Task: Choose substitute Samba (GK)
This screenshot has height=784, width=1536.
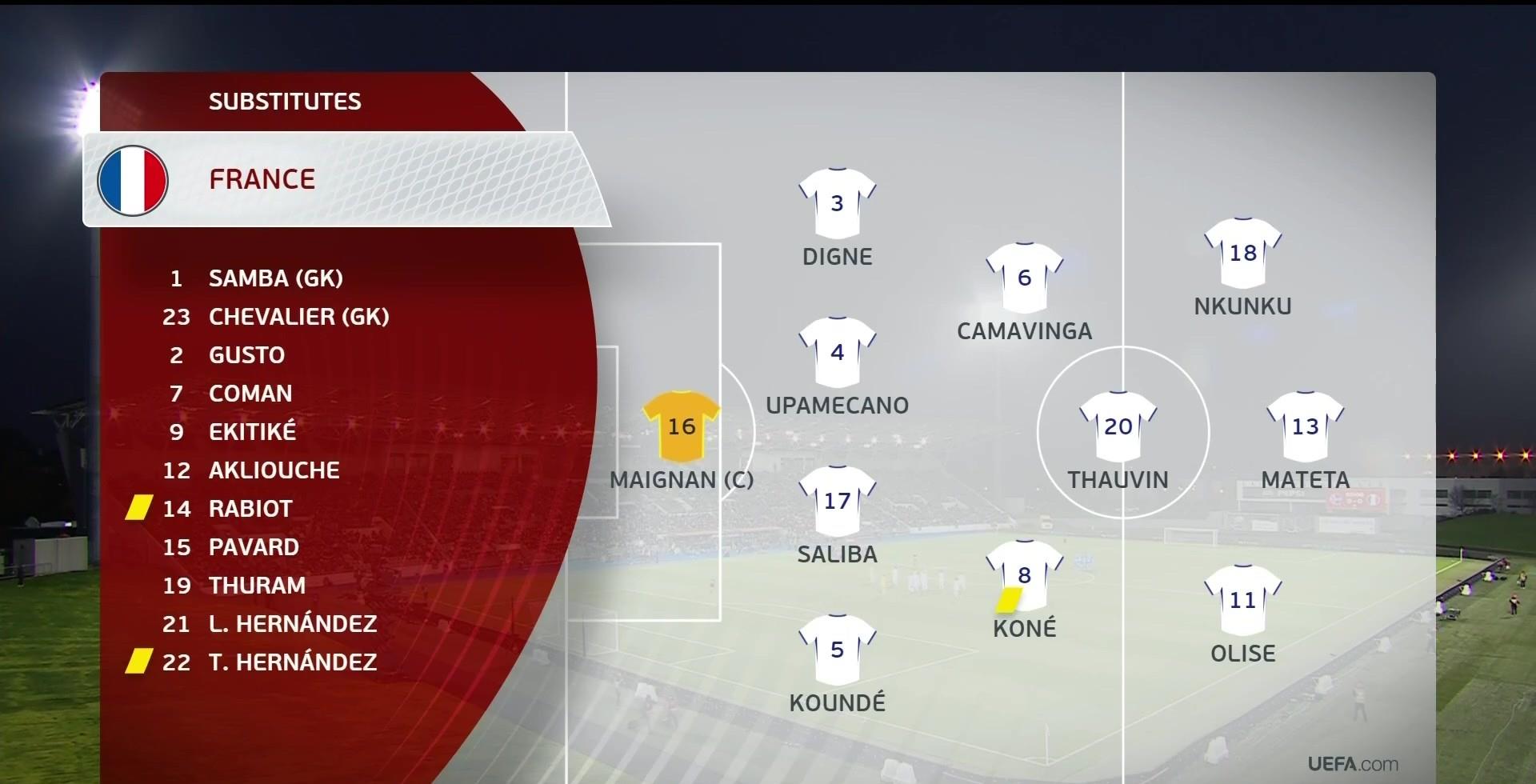Action: tap(275, 278)
